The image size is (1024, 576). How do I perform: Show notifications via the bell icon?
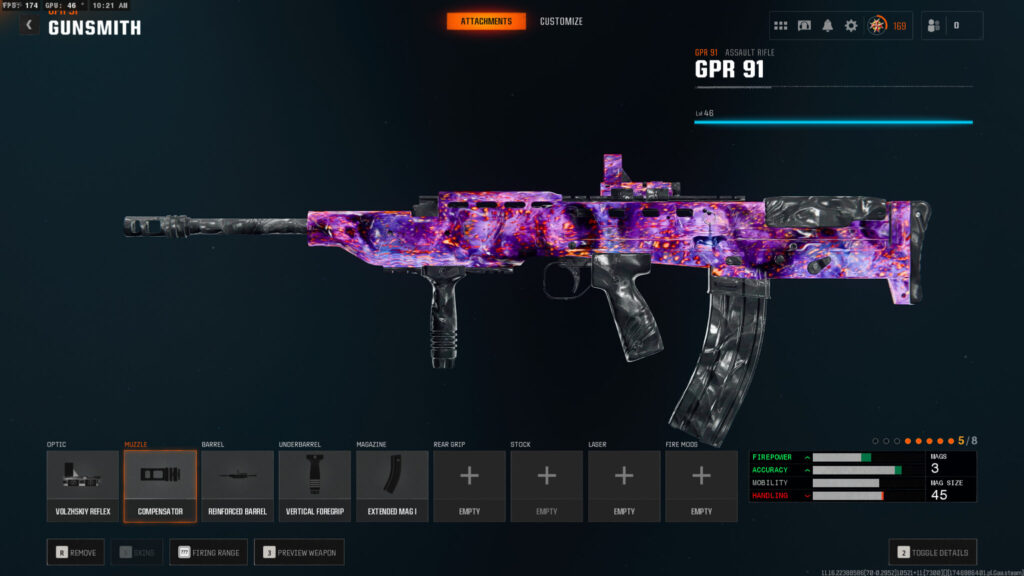(828, 26)
